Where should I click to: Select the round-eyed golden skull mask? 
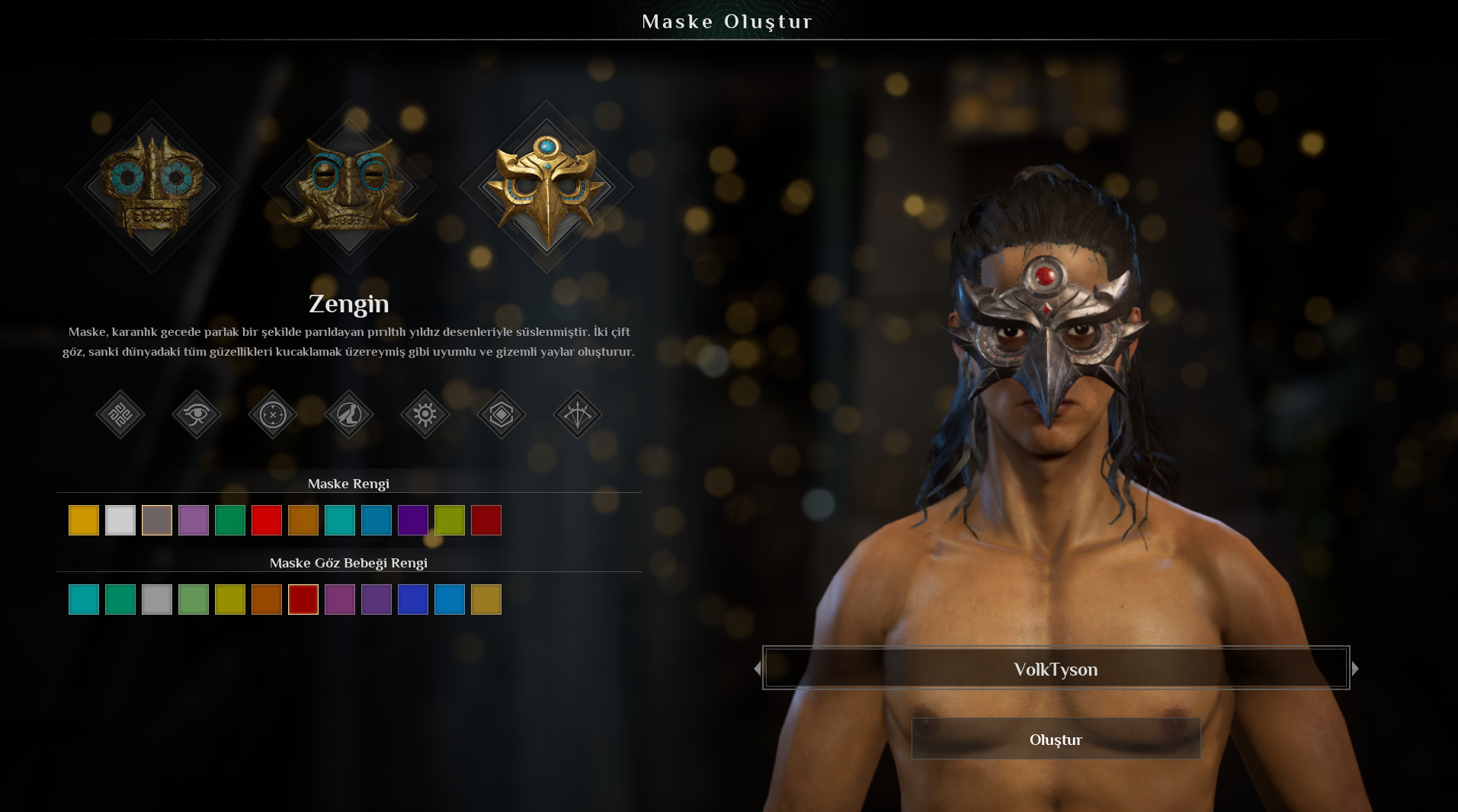(152, 187)
